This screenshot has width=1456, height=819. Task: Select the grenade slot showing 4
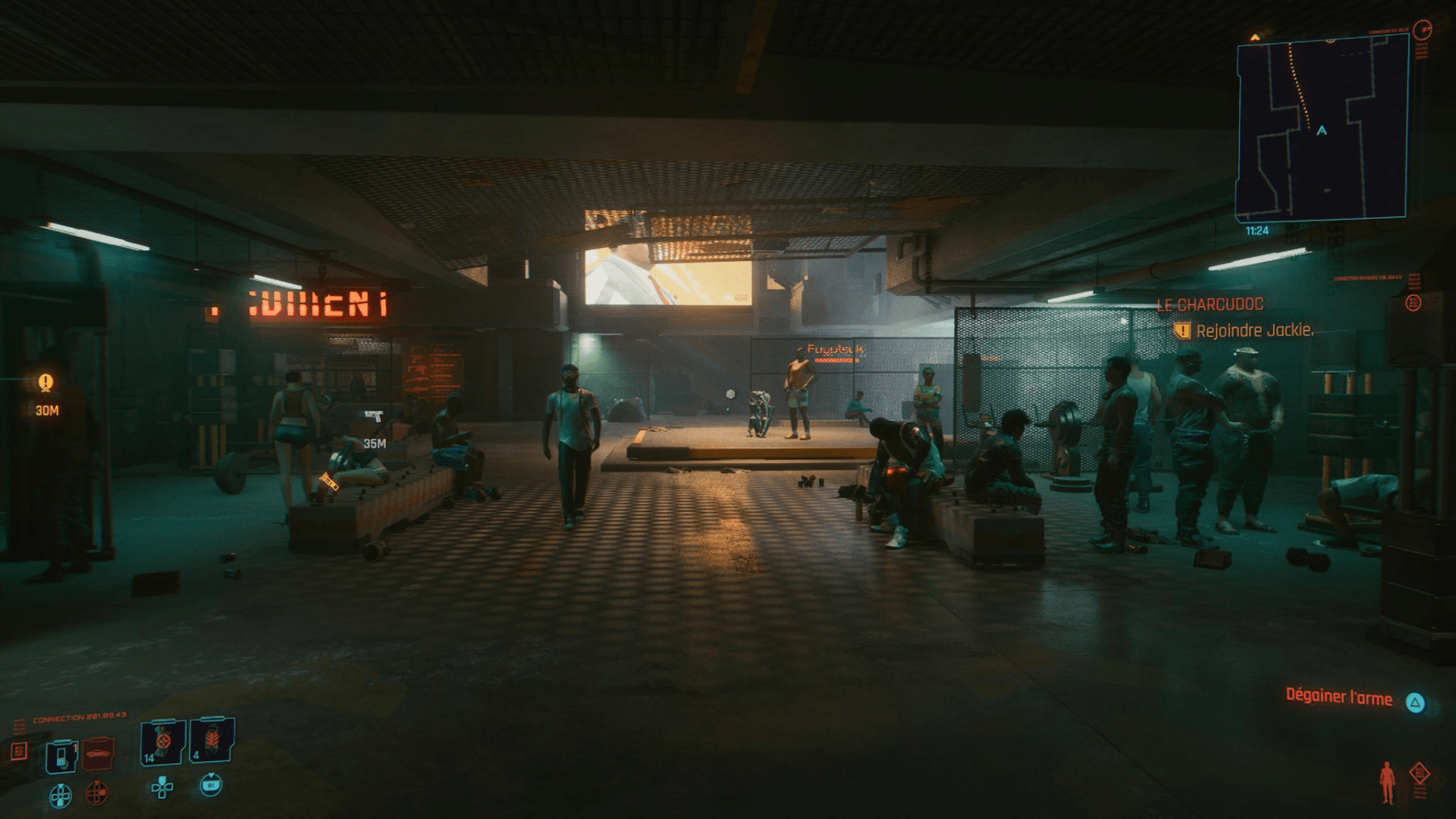pyautogui.click(x=212, y=741)
